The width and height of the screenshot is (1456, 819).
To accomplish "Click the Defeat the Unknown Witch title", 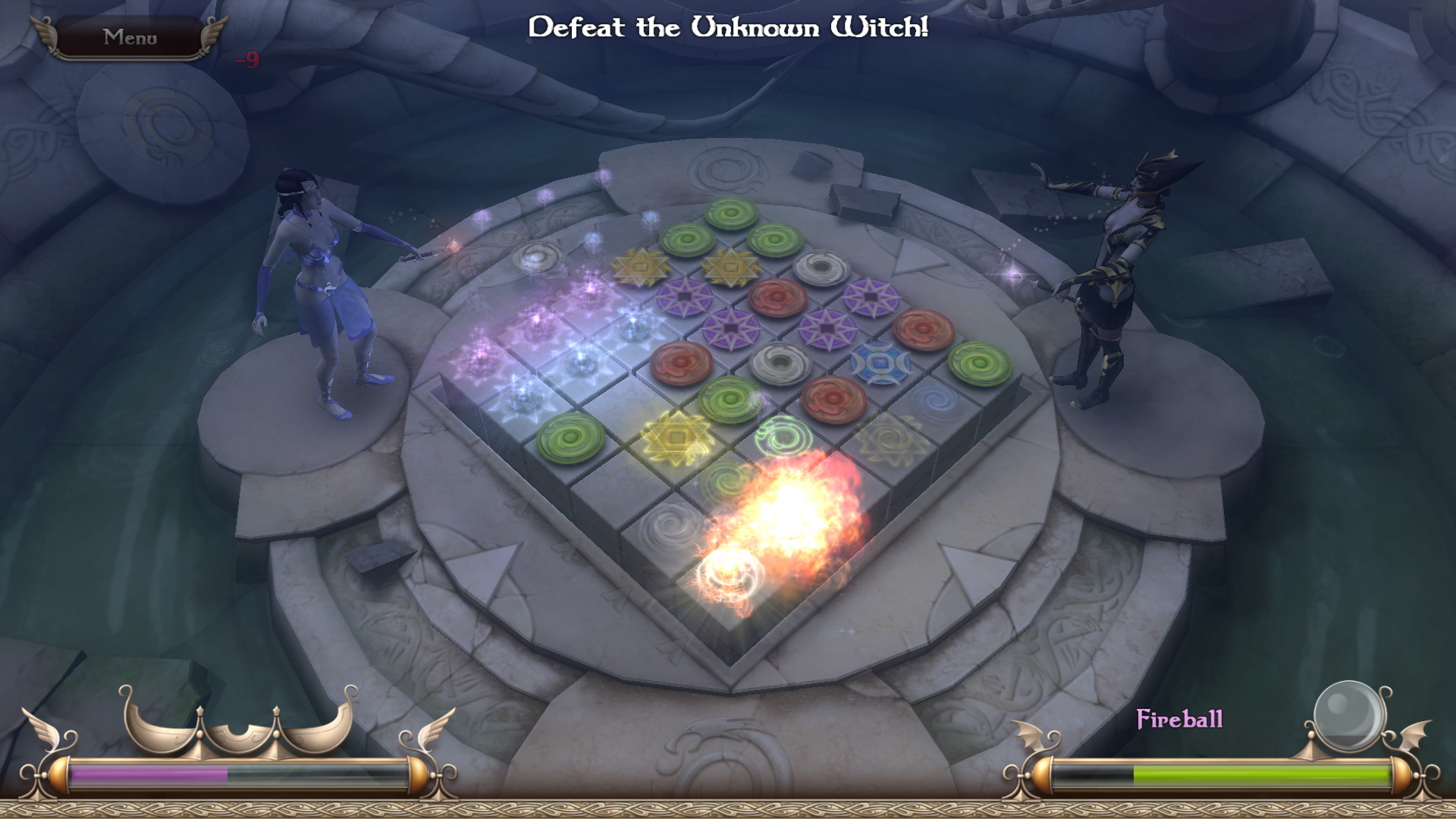I will point(728,27).
